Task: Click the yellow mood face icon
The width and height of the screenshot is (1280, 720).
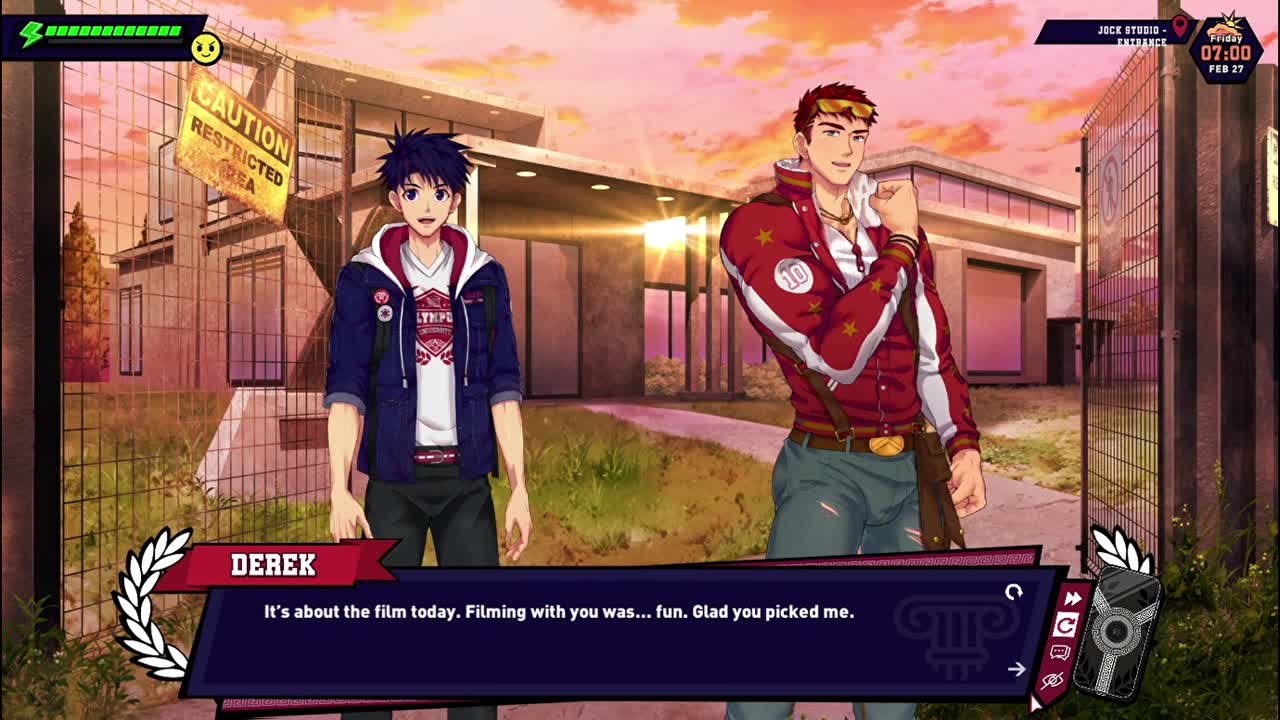Action: (x=206, y=49)
